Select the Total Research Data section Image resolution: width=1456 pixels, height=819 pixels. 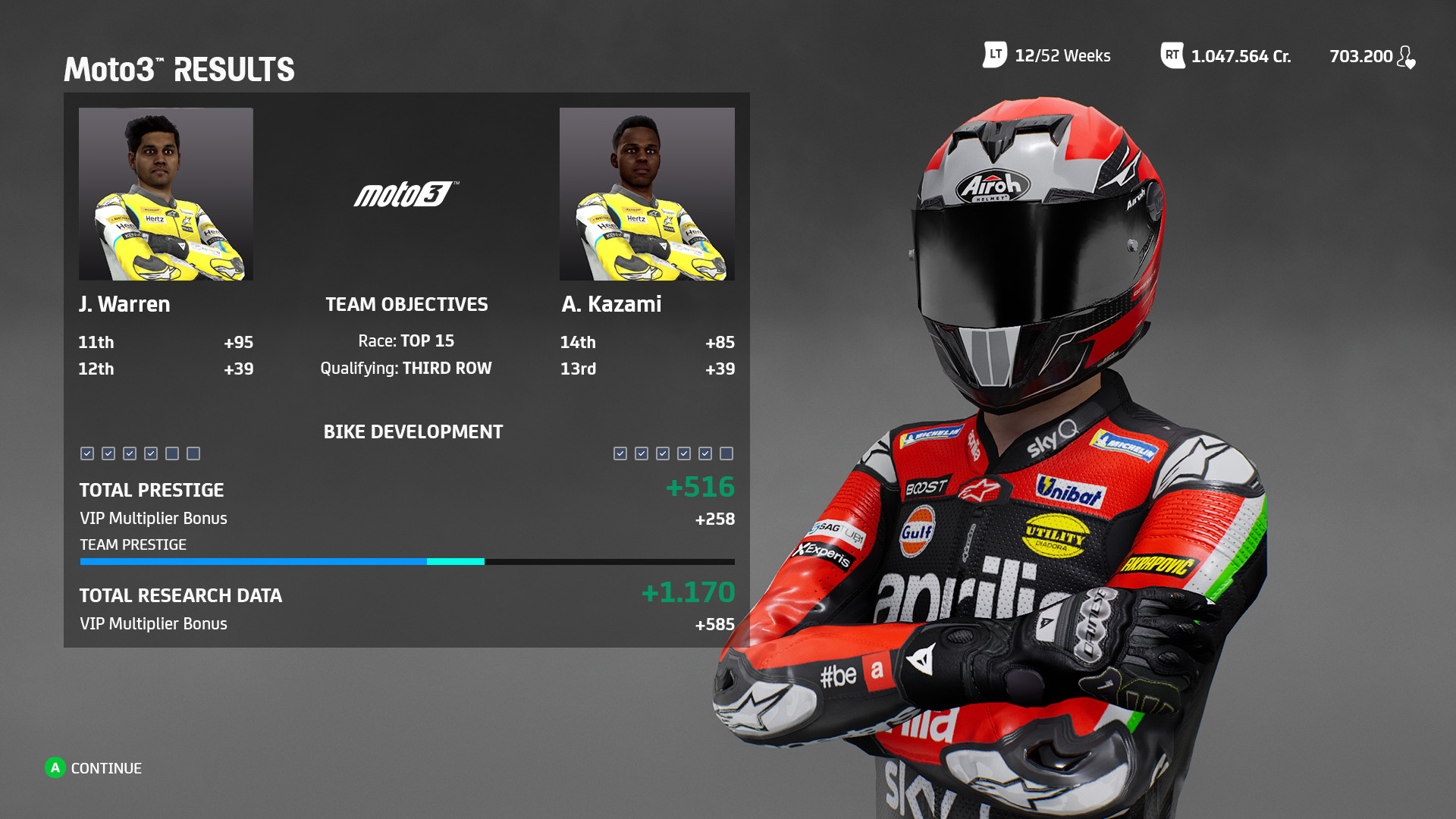180,596
